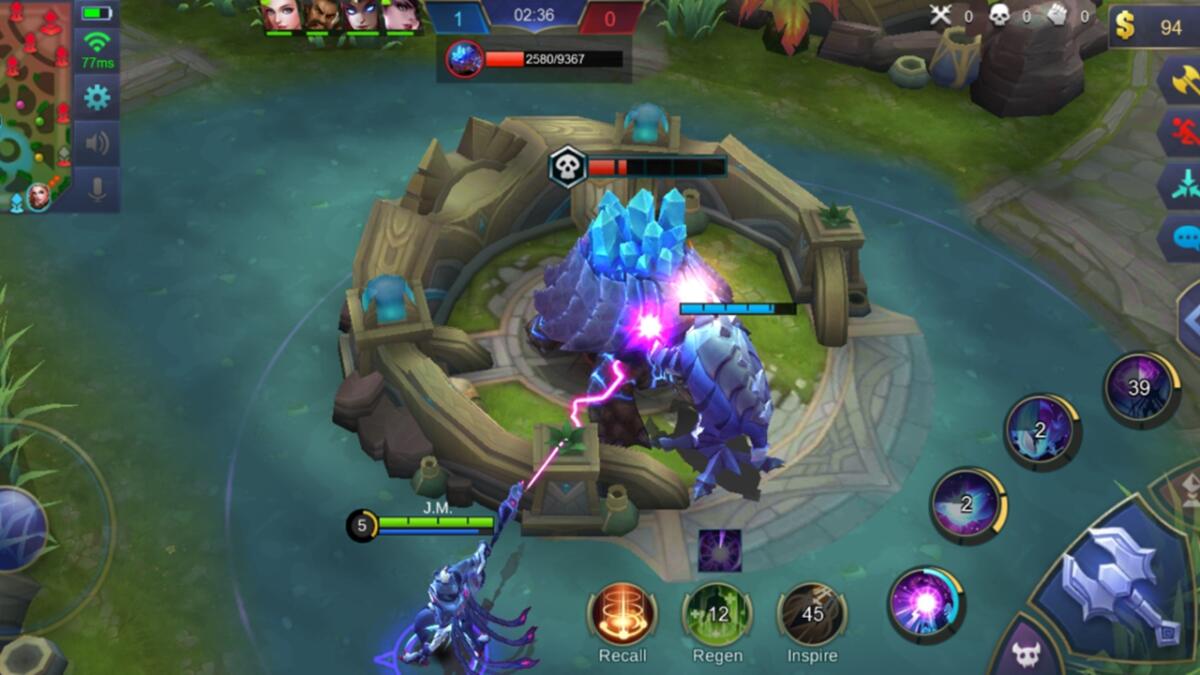The width and height of the screenshot is (1200, 675).
Task: Activate the ultimate skill showing 39
Action: (1140, 388)
